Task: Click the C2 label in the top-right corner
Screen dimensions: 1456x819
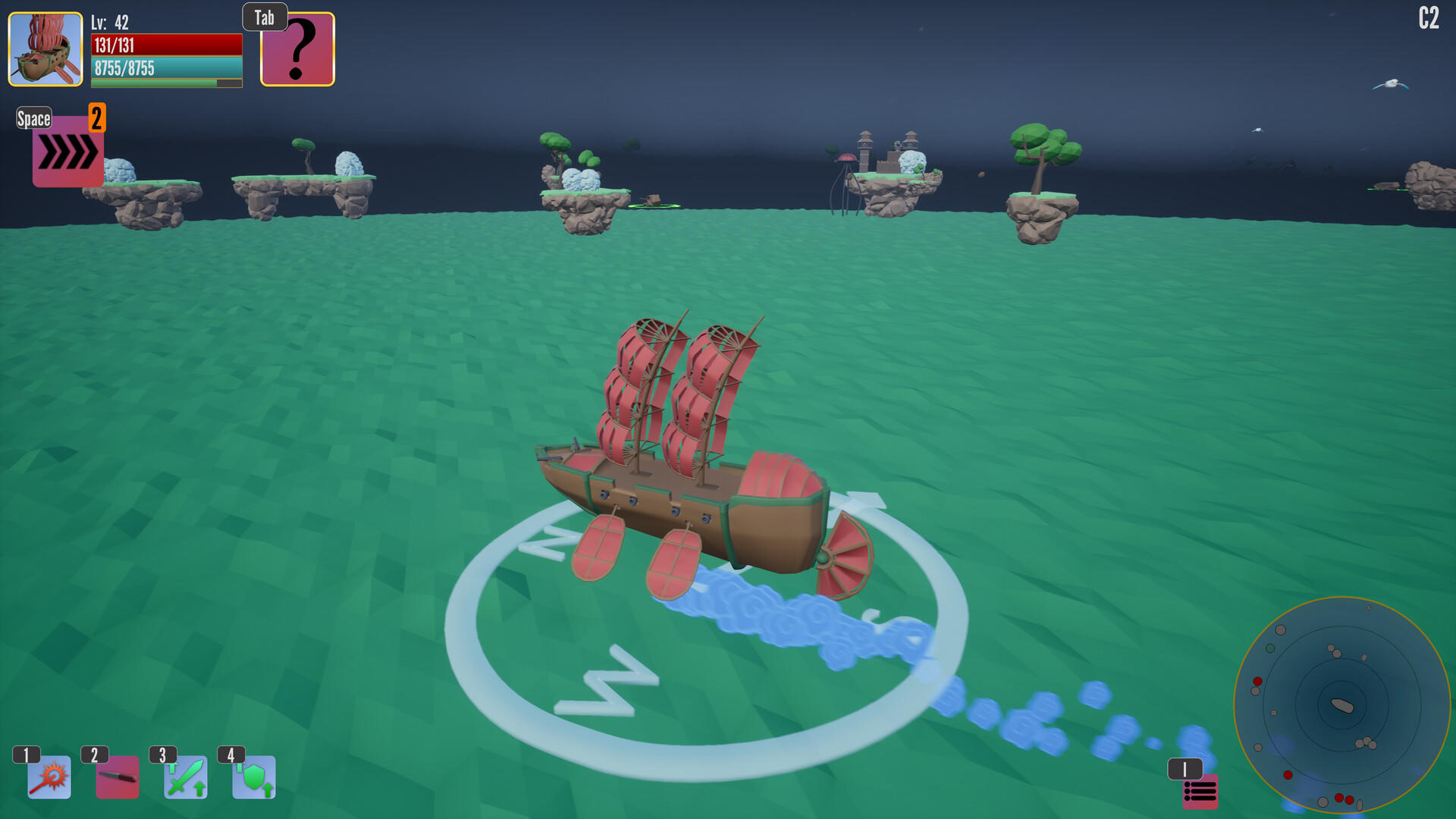Action: [1429, 17]
